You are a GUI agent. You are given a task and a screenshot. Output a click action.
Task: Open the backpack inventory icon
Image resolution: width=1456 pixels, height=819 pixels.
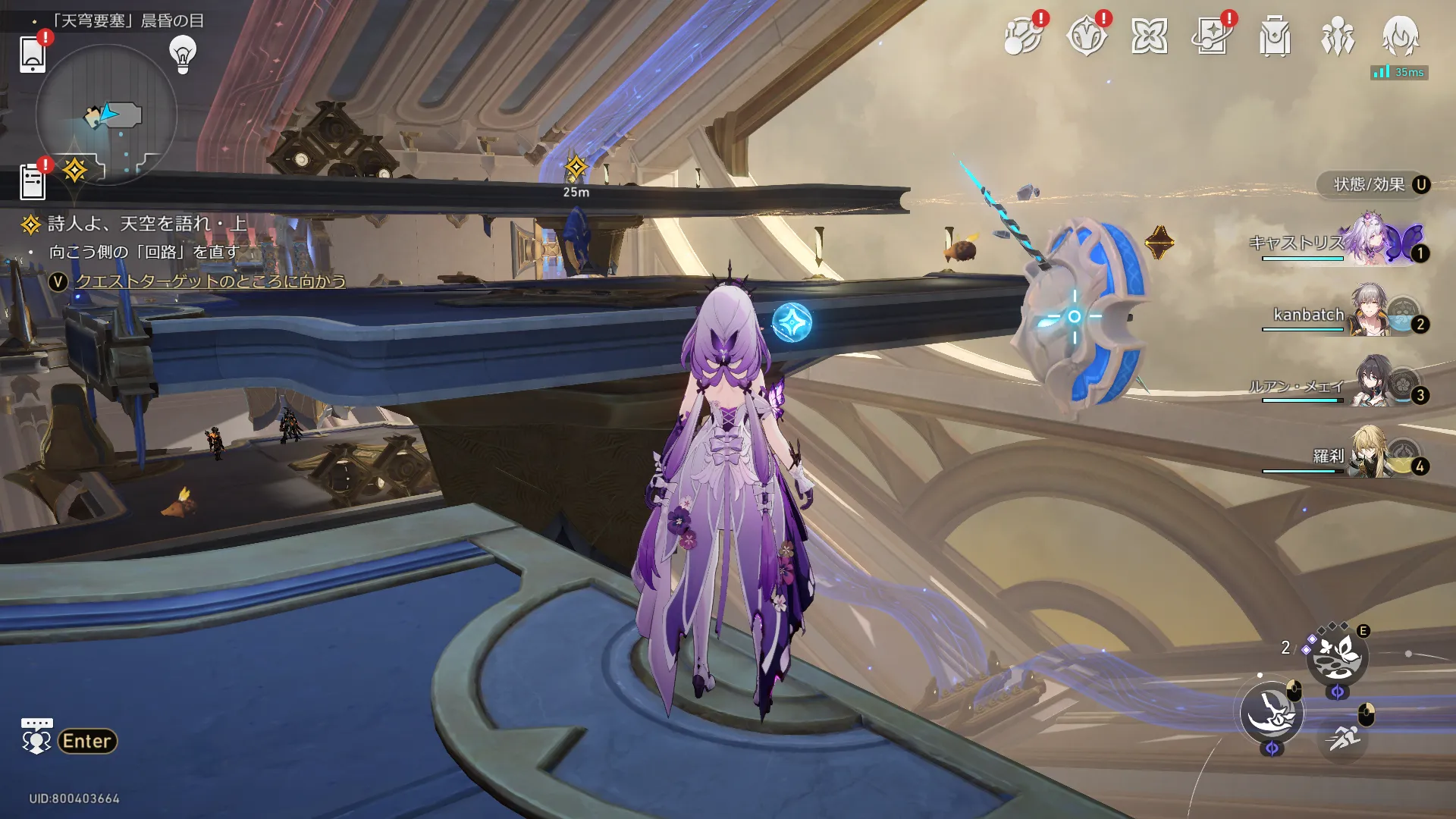[1275, 36]
